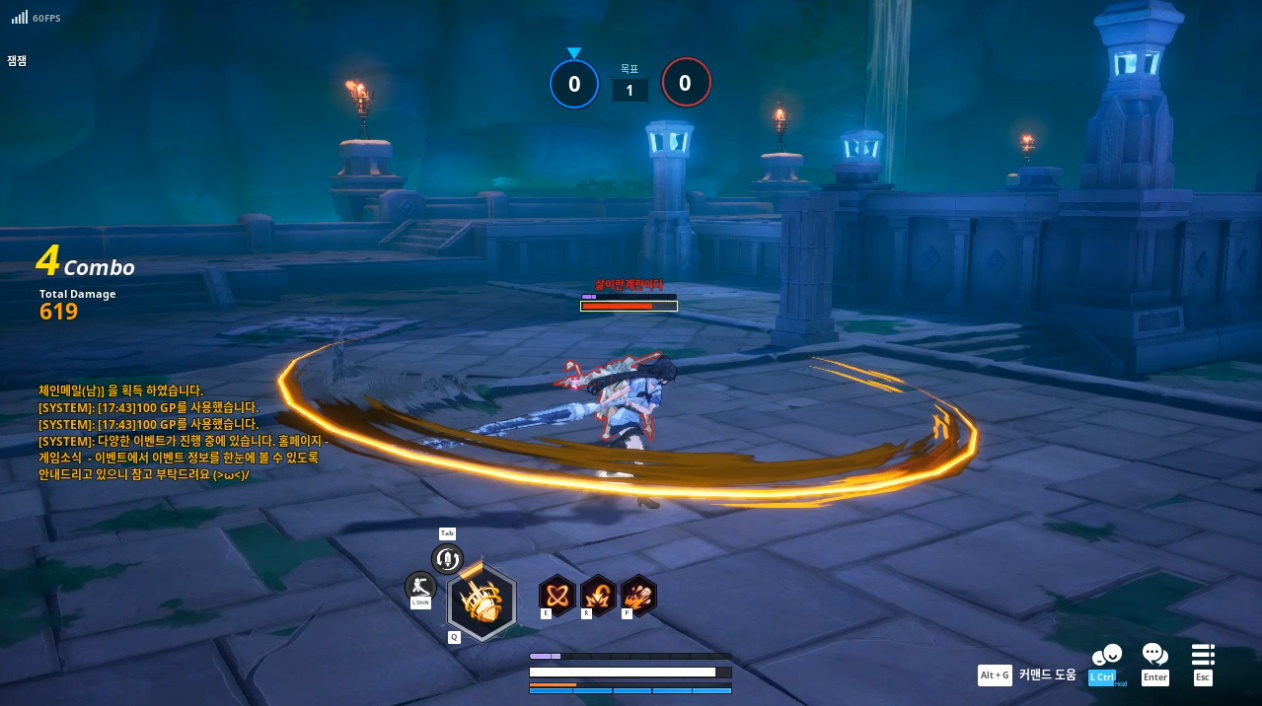Activate the dash running figure icon

pos(420,586)
